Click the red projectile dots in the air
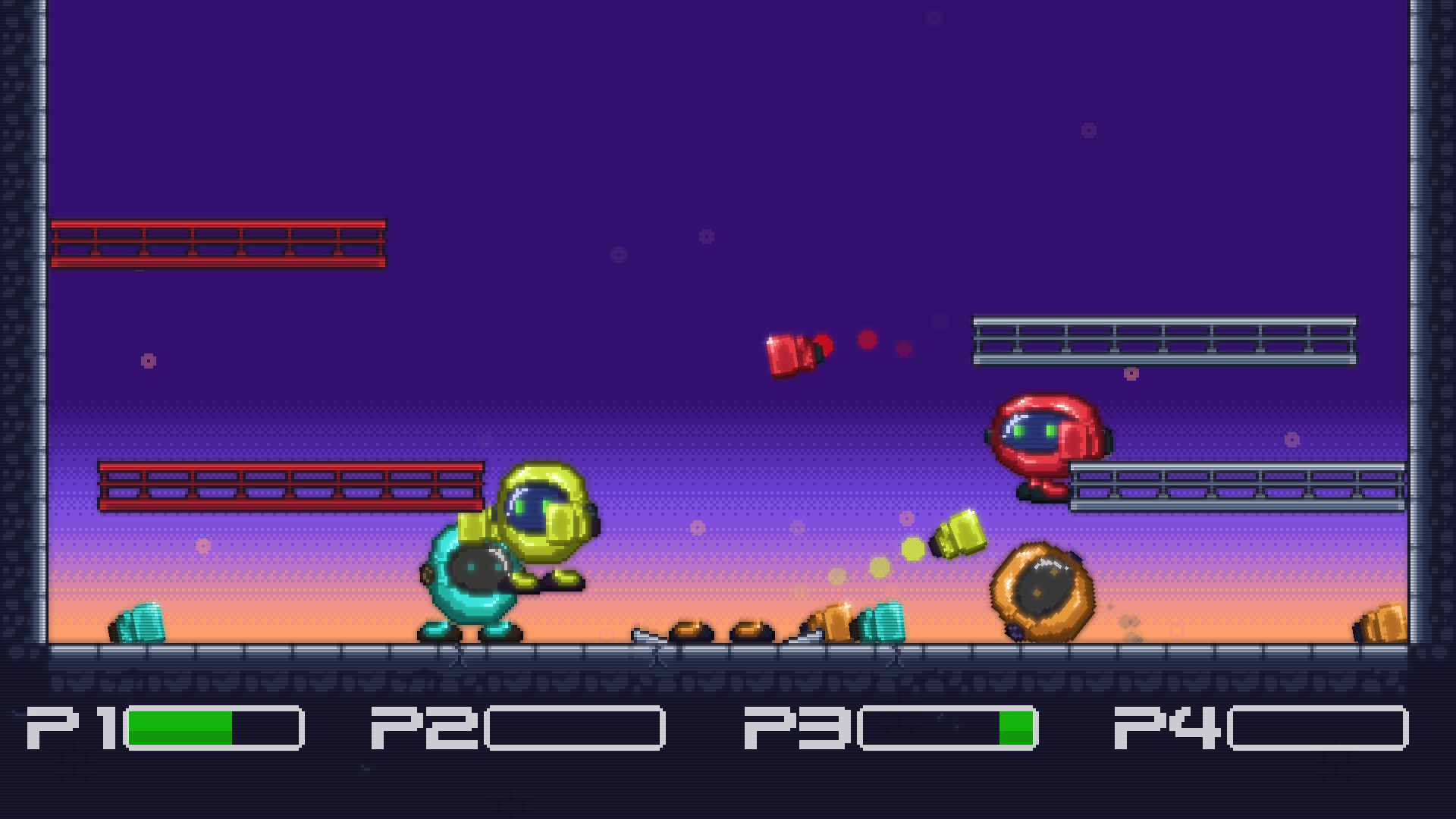The height and width of the screenshot is (819, 1456). [x=868, y=341]
